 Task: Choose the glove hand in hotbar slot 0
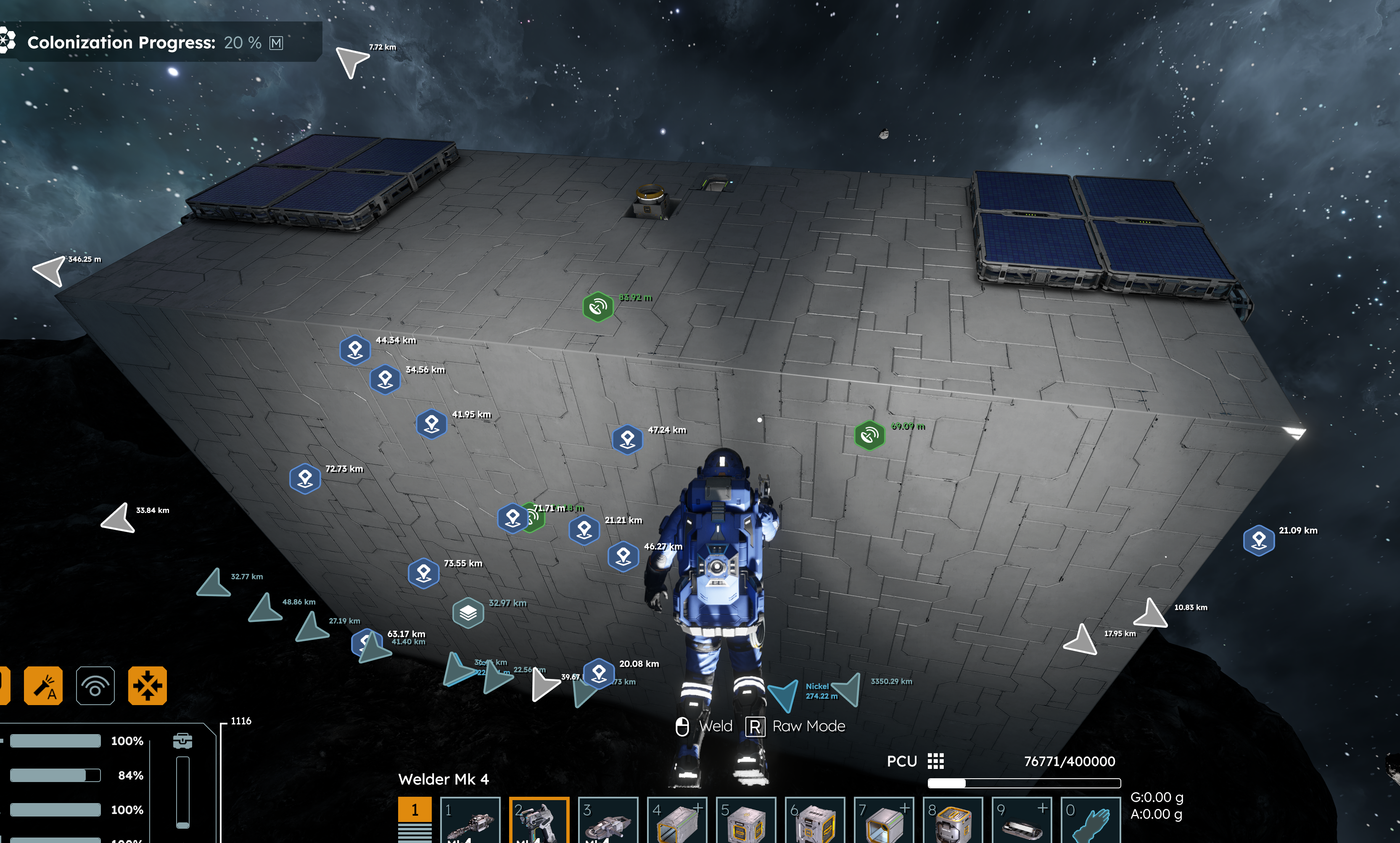click(x=1091, y=820)
